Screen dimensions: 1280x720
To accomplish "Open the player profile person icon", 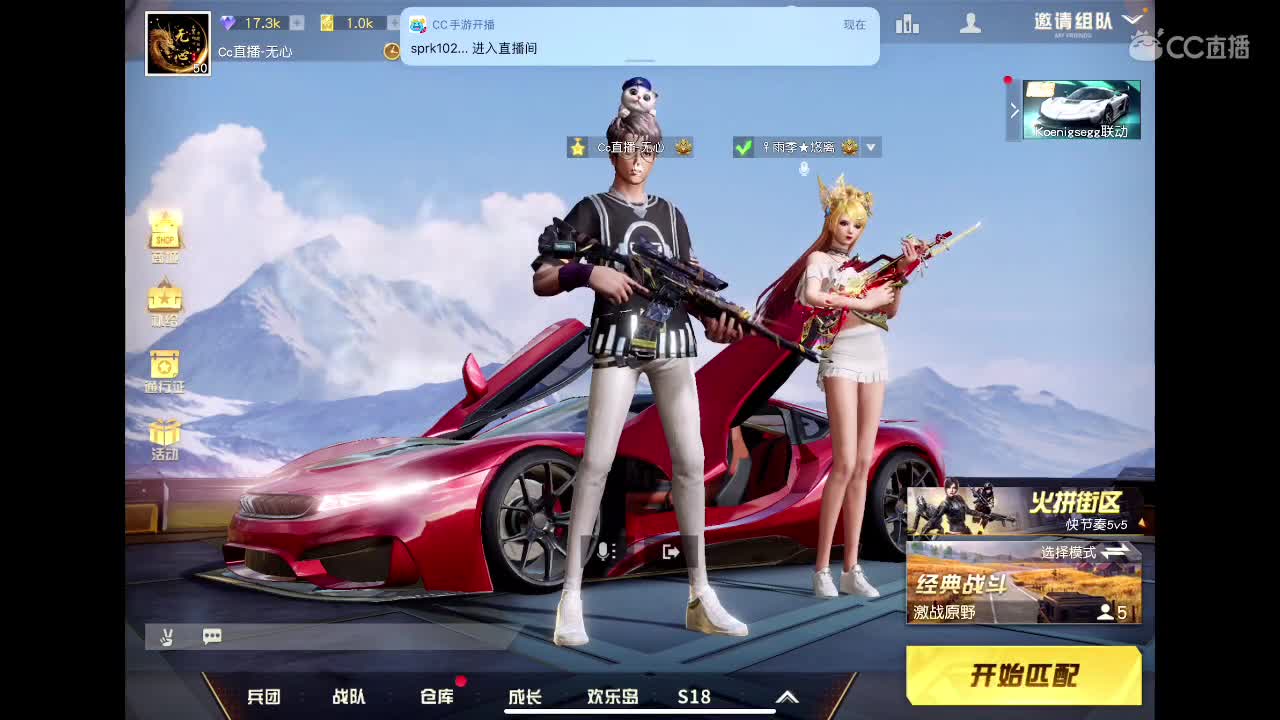I will tap(970, 23).
